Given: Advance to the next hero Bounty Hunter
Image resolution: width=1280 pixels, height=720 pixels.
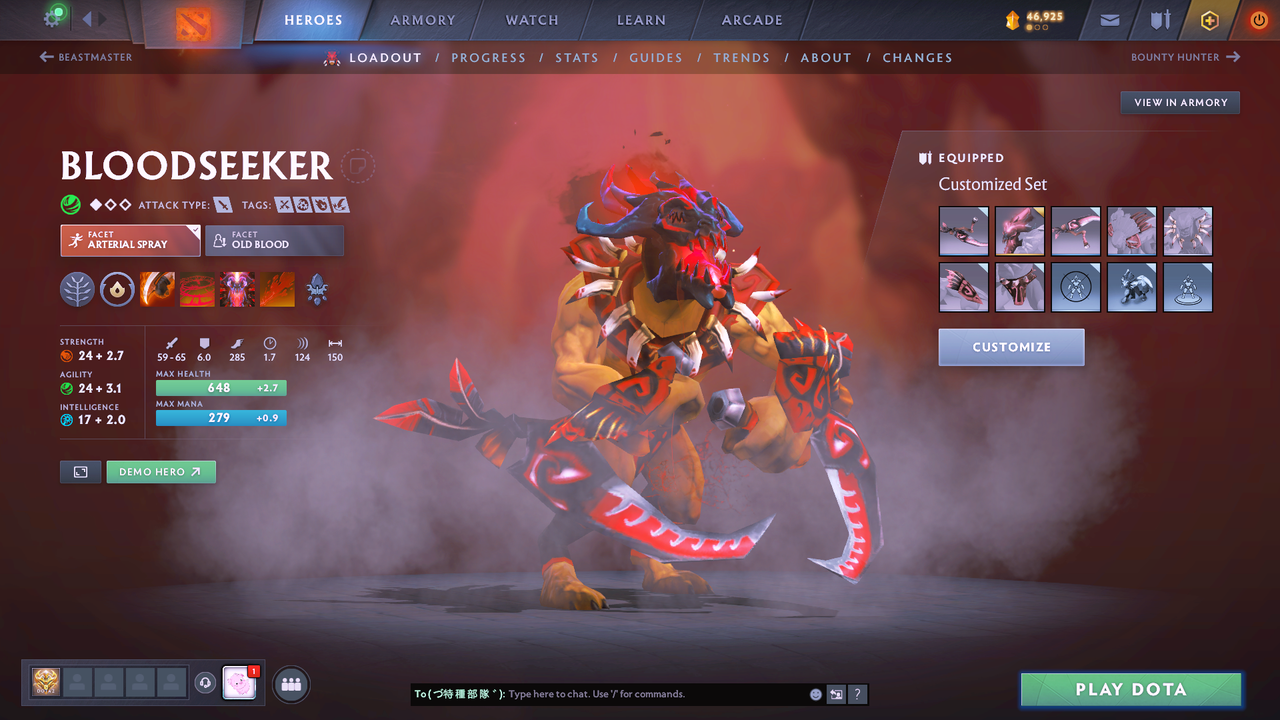Looking at the screenshot, I should pos(1185,57).
